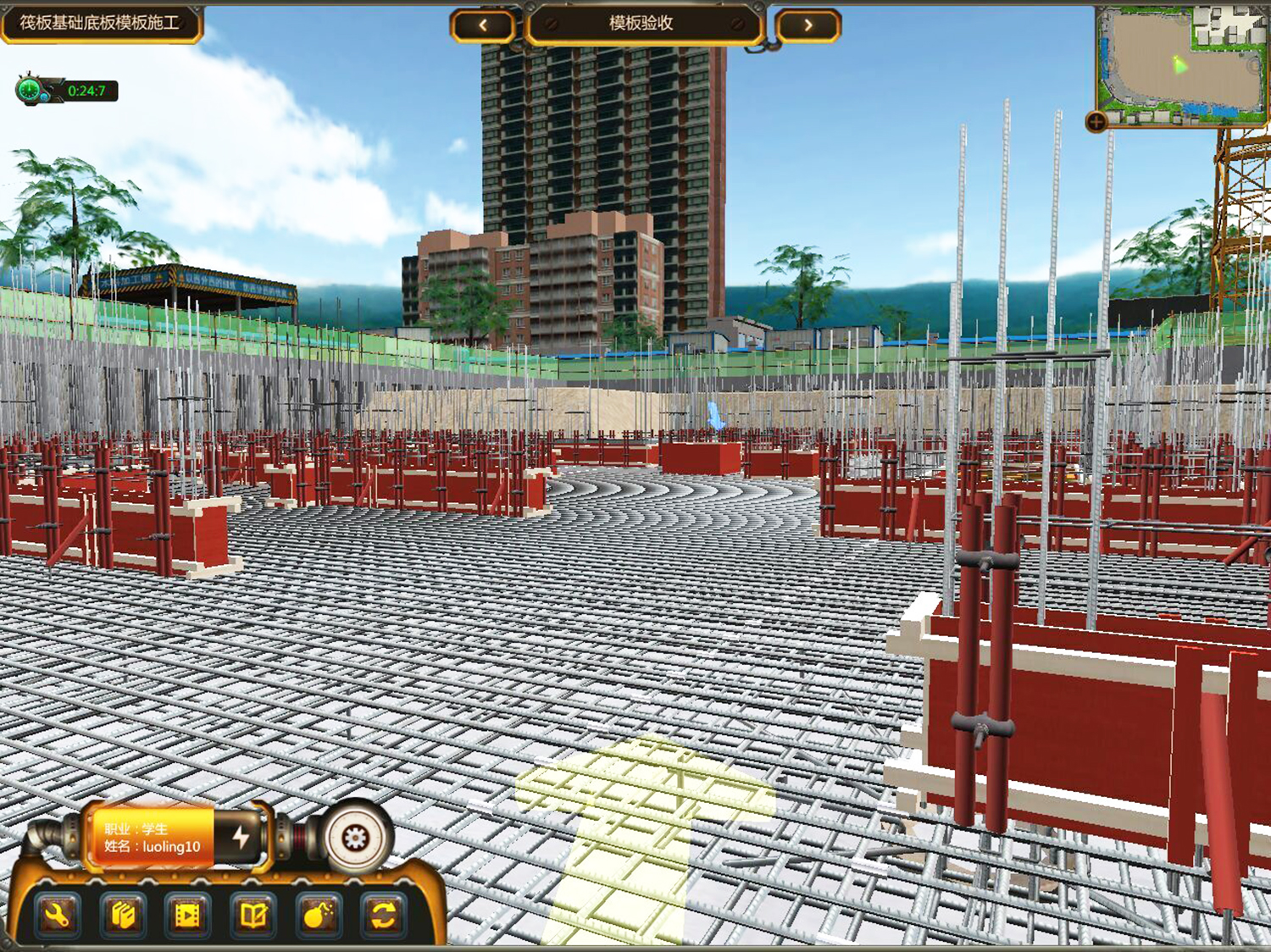Expand the minimap with the plus button
The image size is (1271, 952).
click(x=1096, y=122)
